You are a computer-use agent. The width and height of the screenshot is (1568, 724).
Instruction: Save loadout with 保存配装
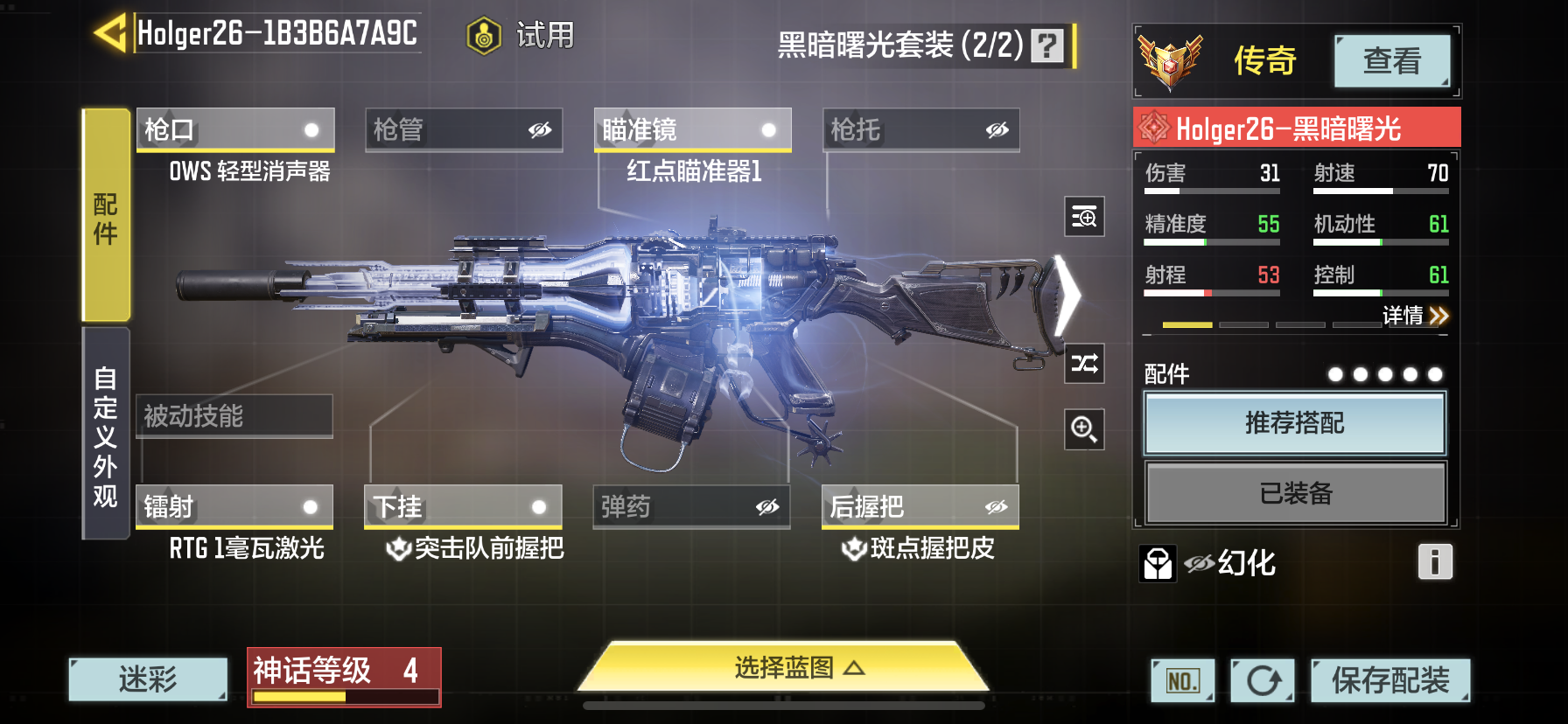pos(1389,680)
